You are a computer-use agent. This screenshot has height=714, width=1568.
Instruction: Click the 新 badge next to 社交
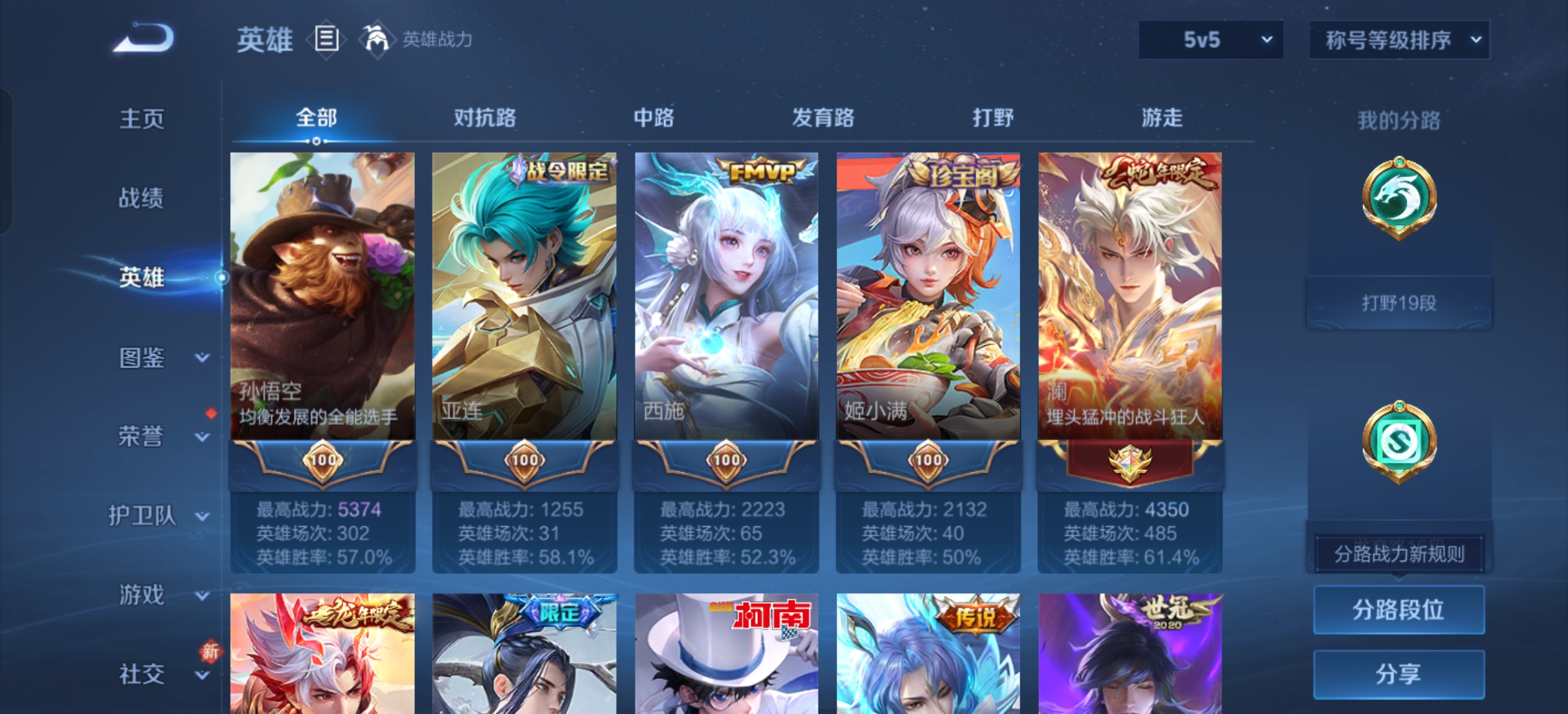[x=211, y=651]
